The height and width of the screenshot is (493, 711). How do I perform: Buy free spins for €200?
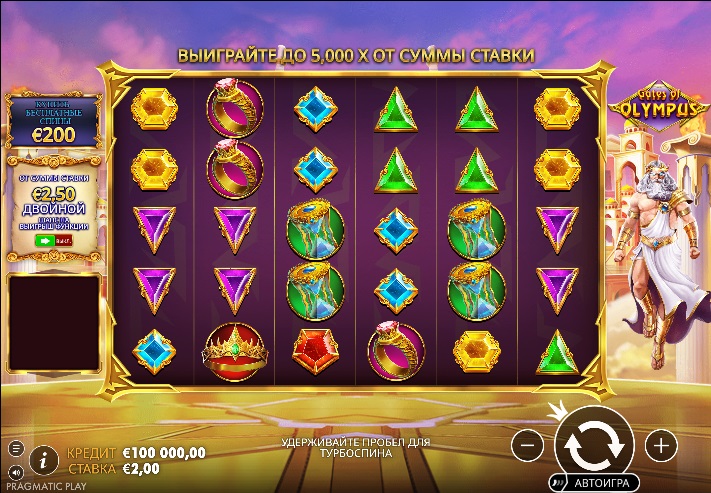click(x=54, y=120)
